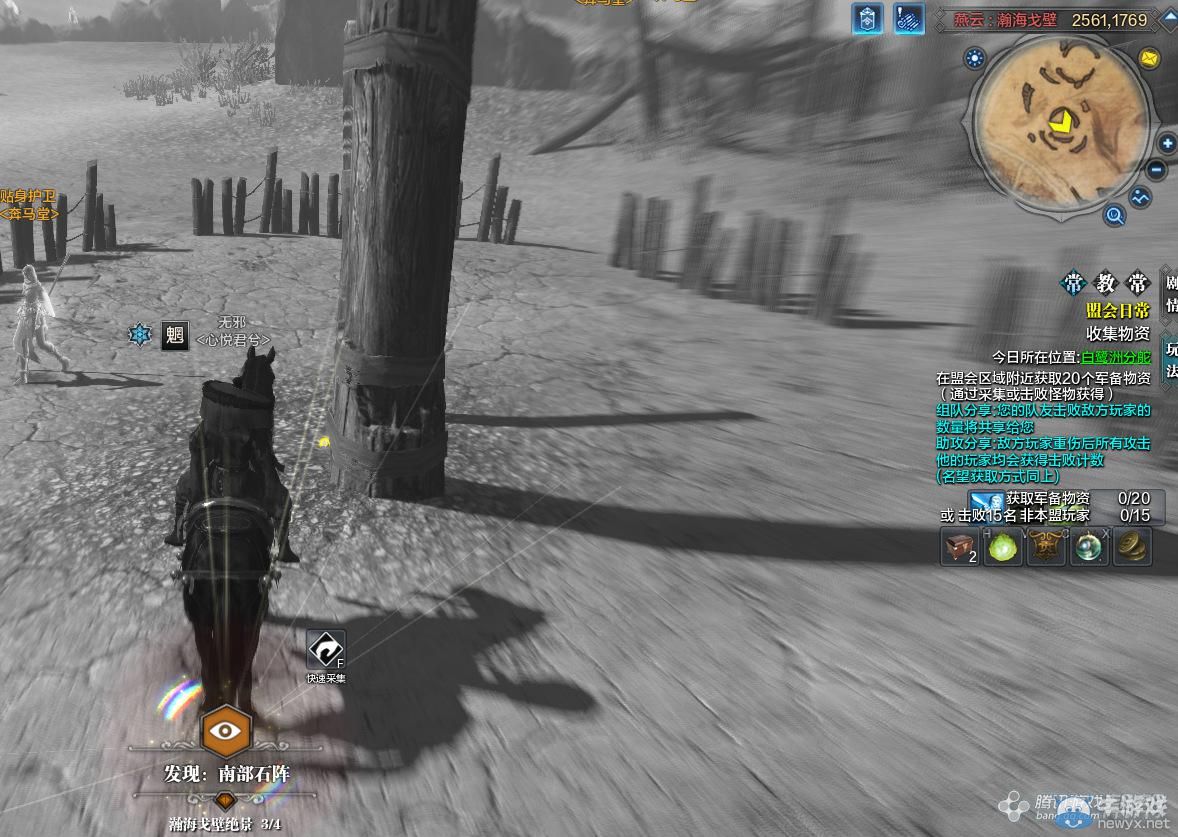
Task: Open the blue quest scroll icon
Action: tap(909, 19)
